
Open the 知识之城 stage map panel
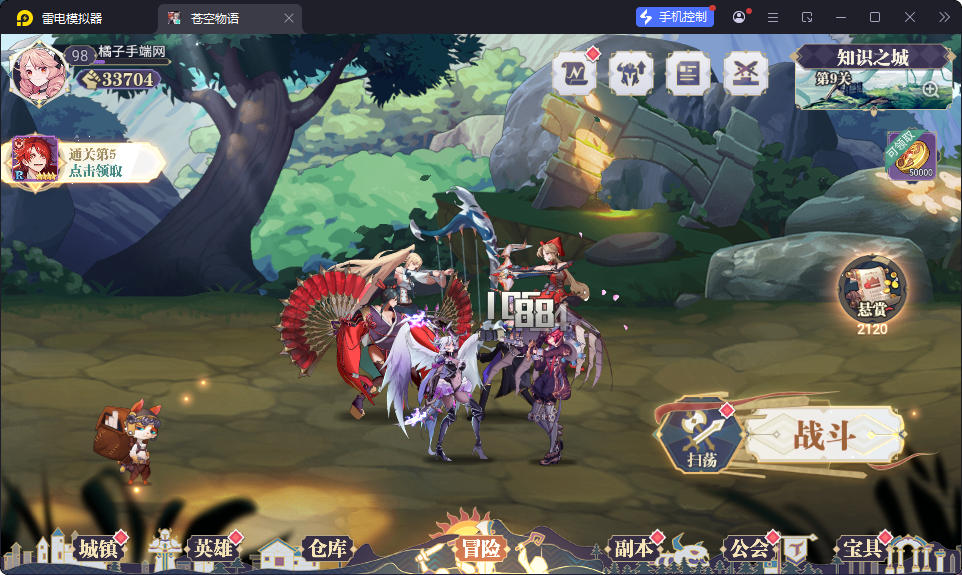coord(871,76)
